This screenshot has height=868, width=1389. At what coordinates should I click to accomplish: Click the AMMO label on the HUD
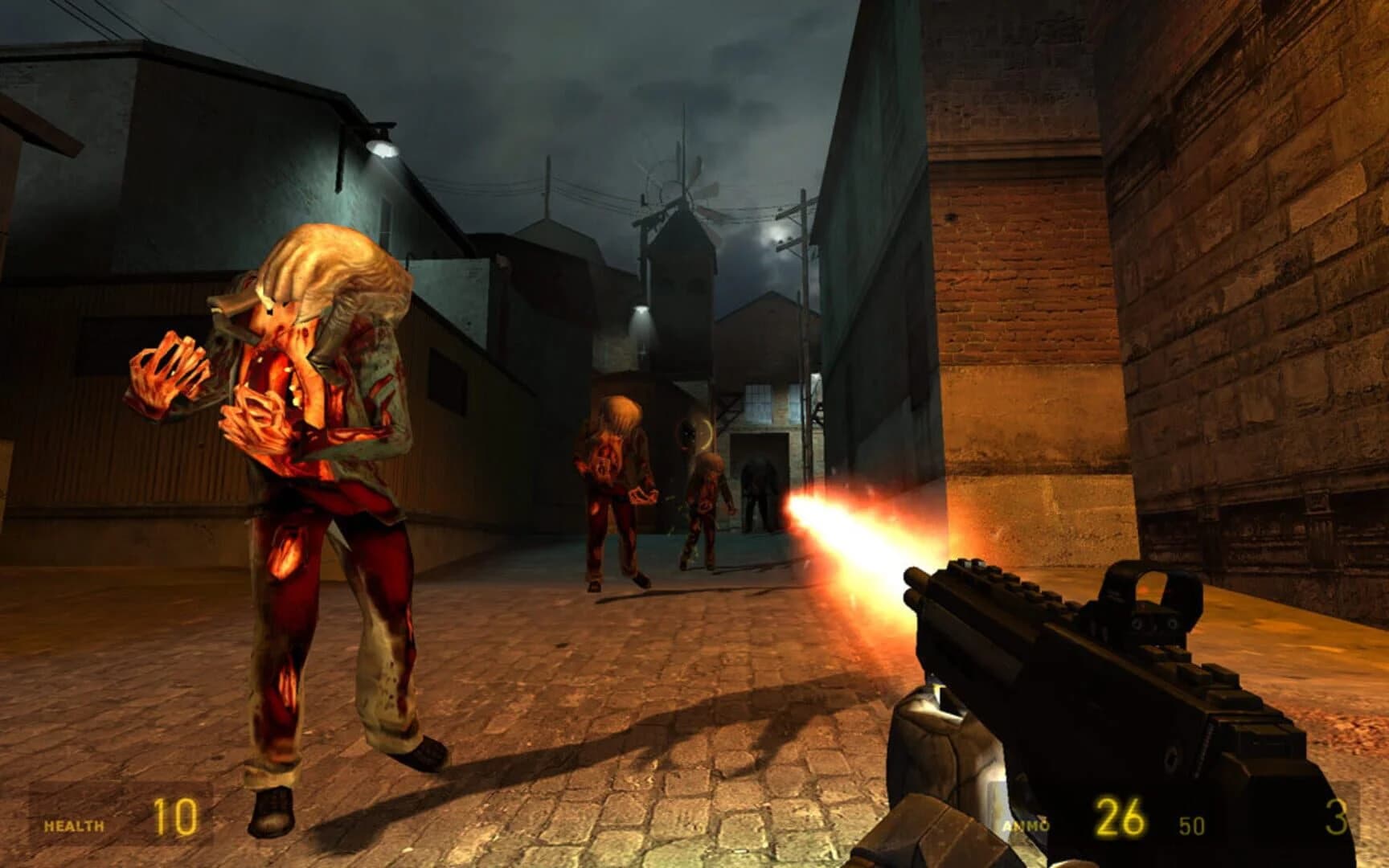(1029, 824)
